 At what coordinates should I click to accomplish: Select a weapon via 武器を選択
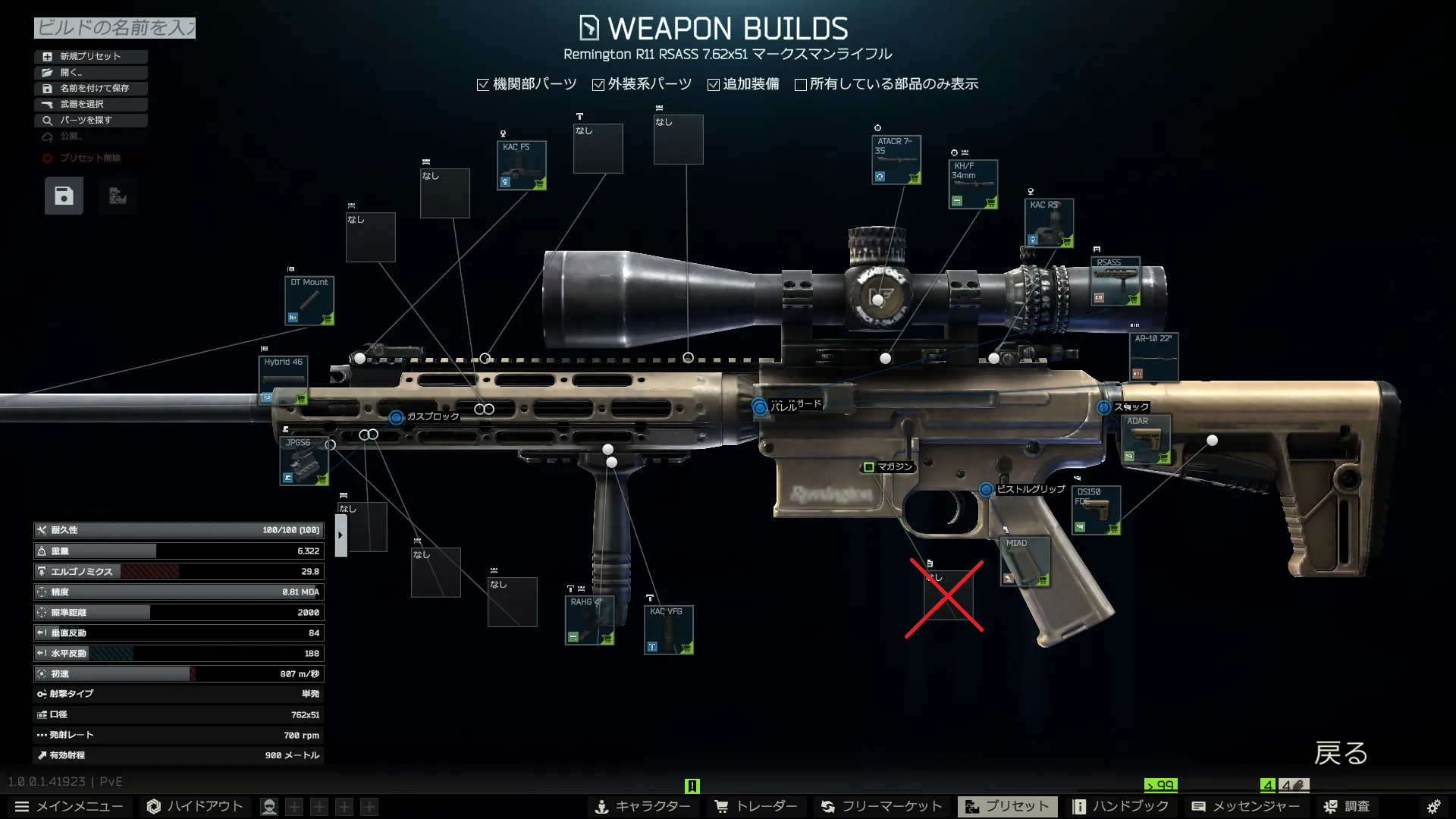[90, 104]
